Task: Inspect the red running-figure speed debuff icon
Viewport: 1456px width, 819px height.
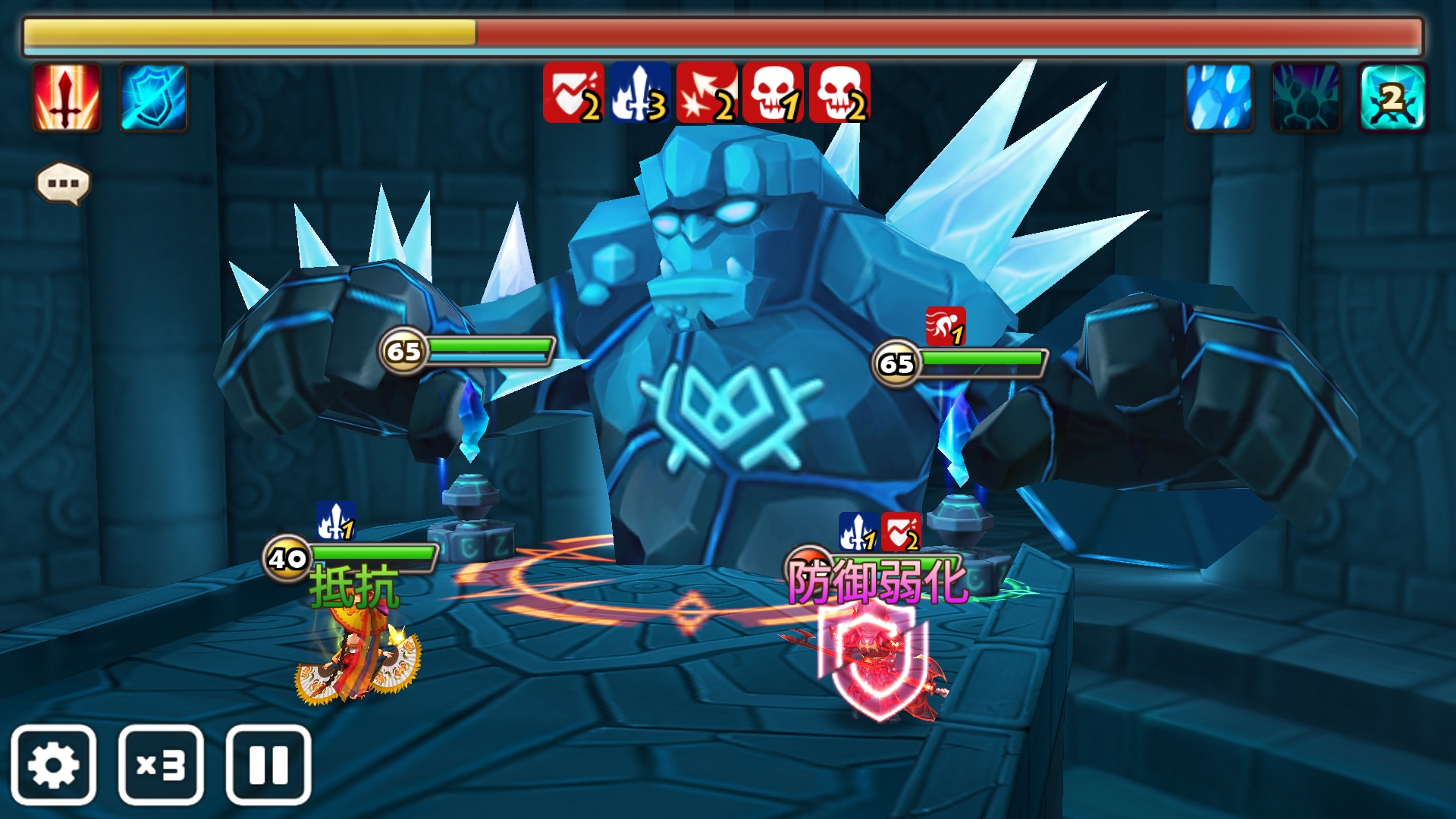Action: 945,326
